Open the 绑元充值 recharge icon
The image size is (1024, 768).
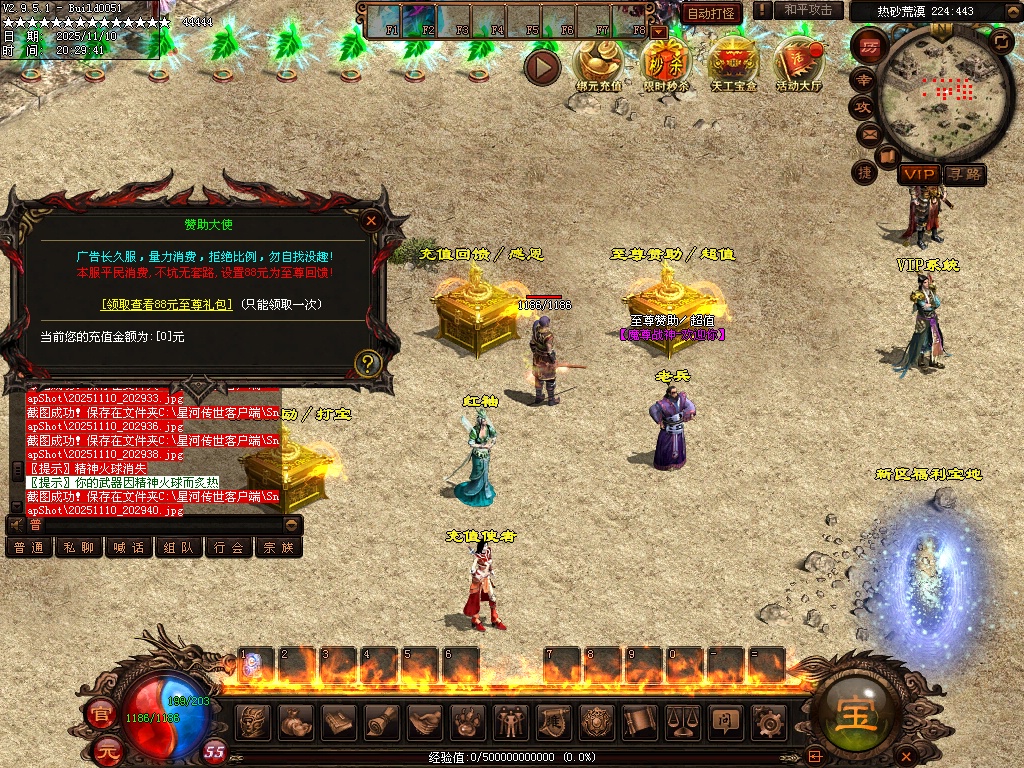coord(598,62)
